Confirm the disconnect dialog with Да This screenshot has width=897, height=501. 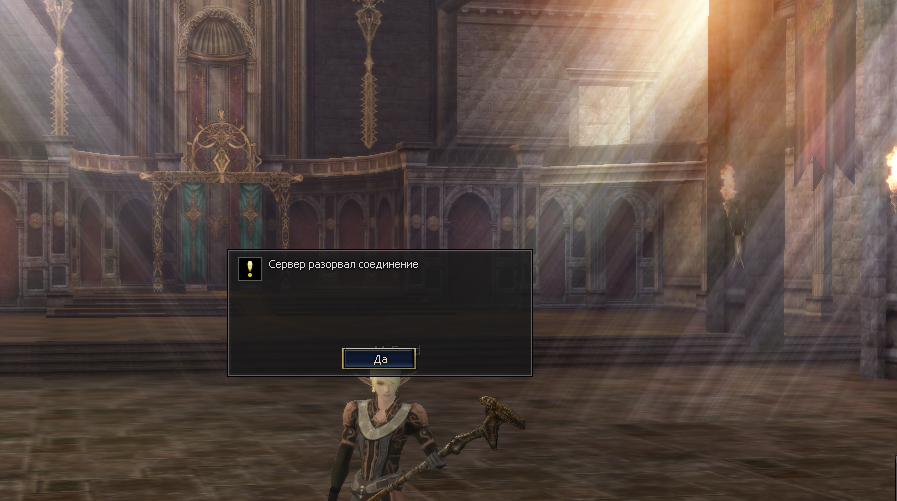pyautogui.click(x=379, y=358)
